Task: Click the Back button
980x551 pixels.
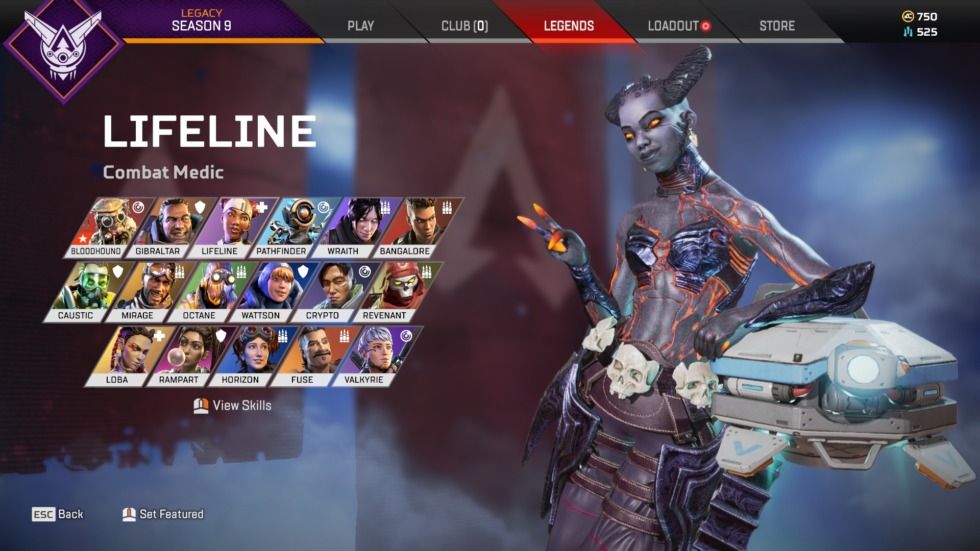Action: pyautogui.click(x=58, y=514)
